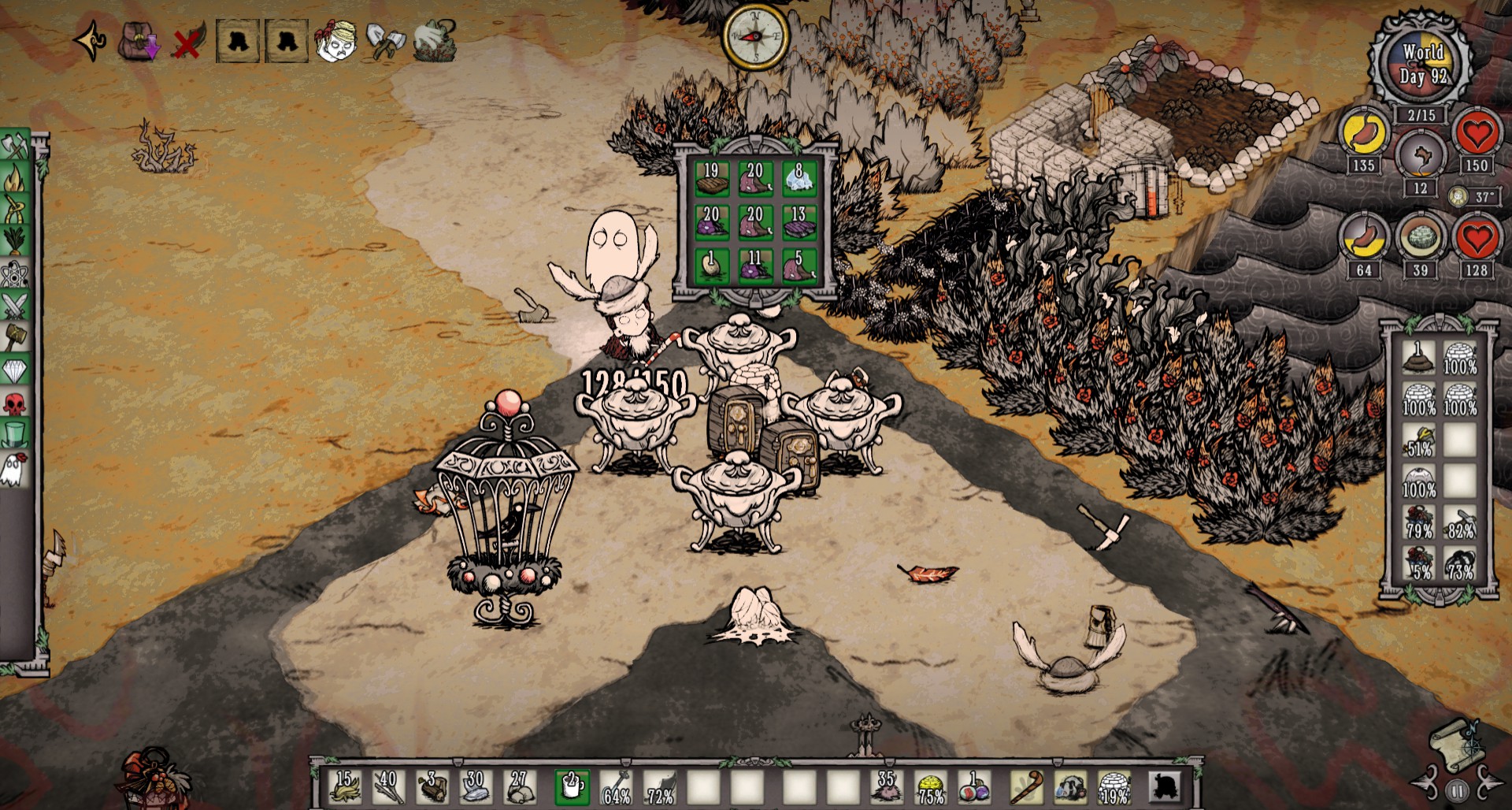The height and width of the screenshot is (810, 1512).
Task: Switch to the Science crafting tab
Action: tap(15, 274)
